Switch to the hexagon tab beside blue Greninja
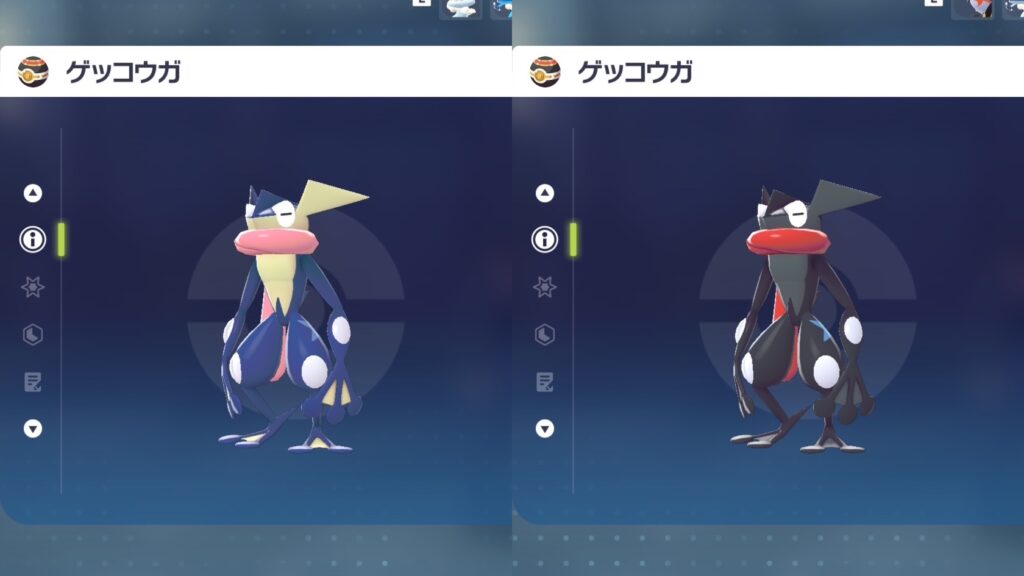Screen dimensions: 1024x576 click(33, 334)
